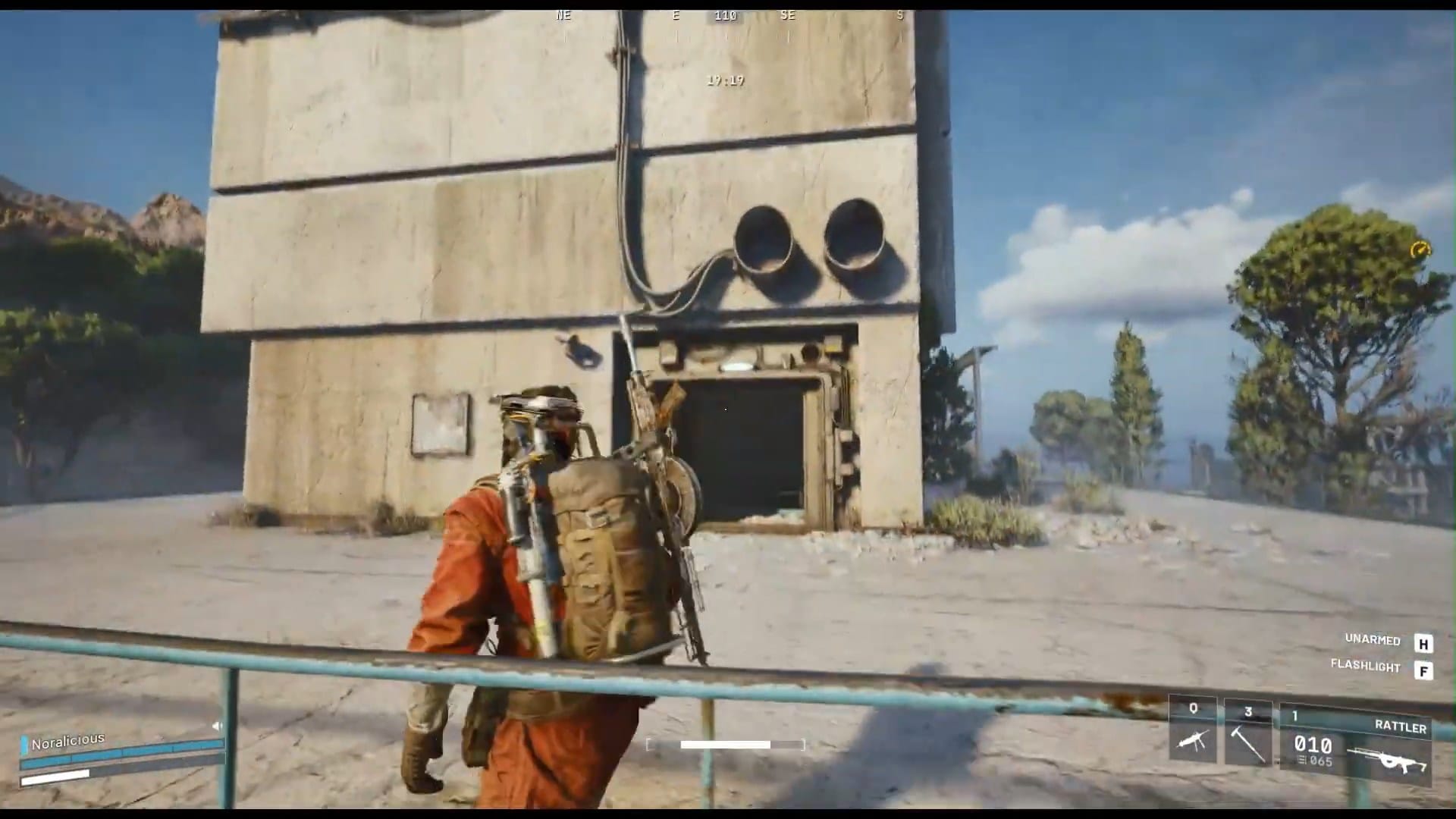Expand the compass heading strip

pos(728,15)
